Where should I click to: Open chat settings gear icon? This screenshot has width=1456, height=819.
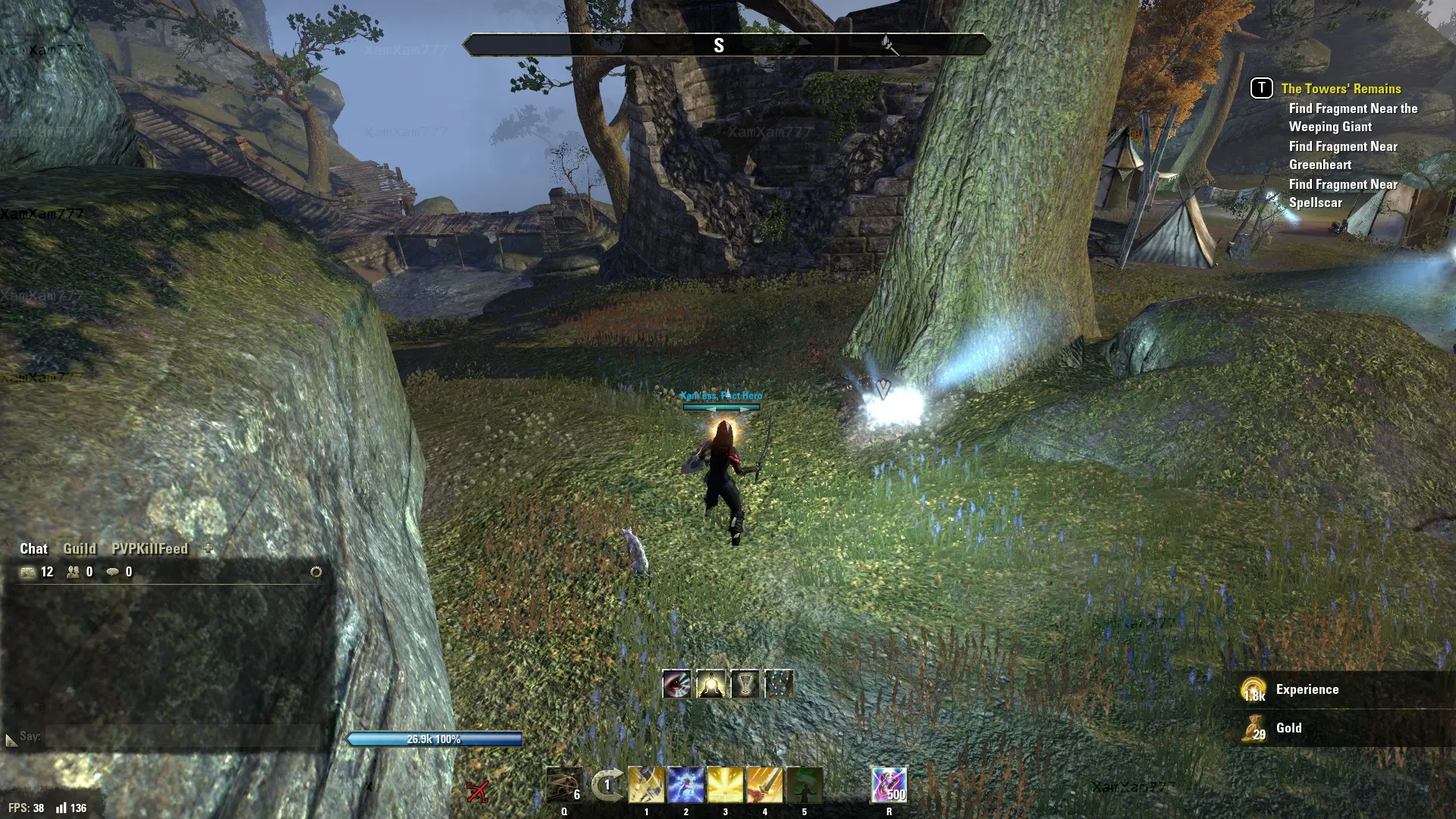316,572
